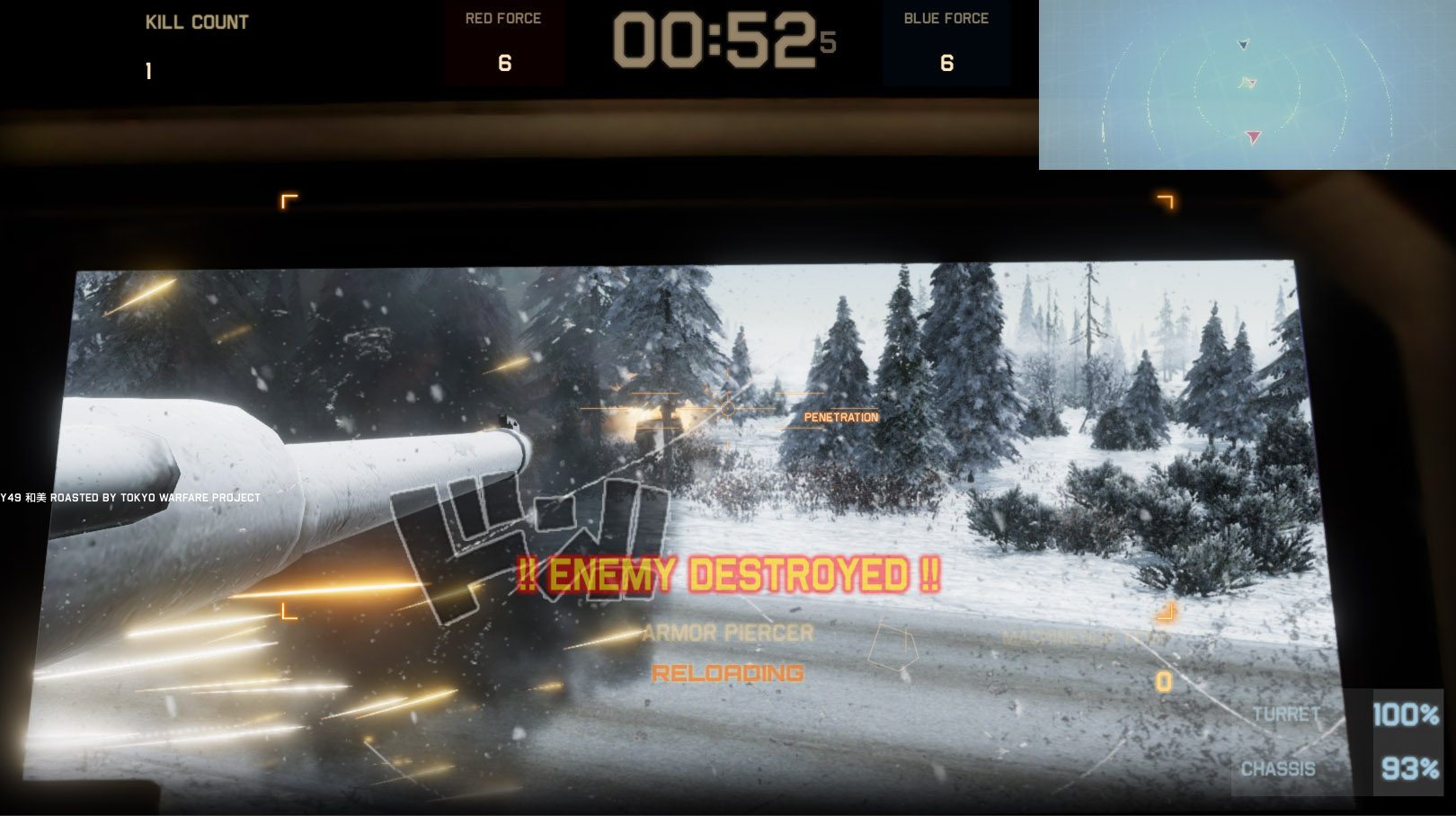Click the enemy tank under the reticle
Image resolution: width=1456 pixels, height=816 pixels.
[657, 422]
